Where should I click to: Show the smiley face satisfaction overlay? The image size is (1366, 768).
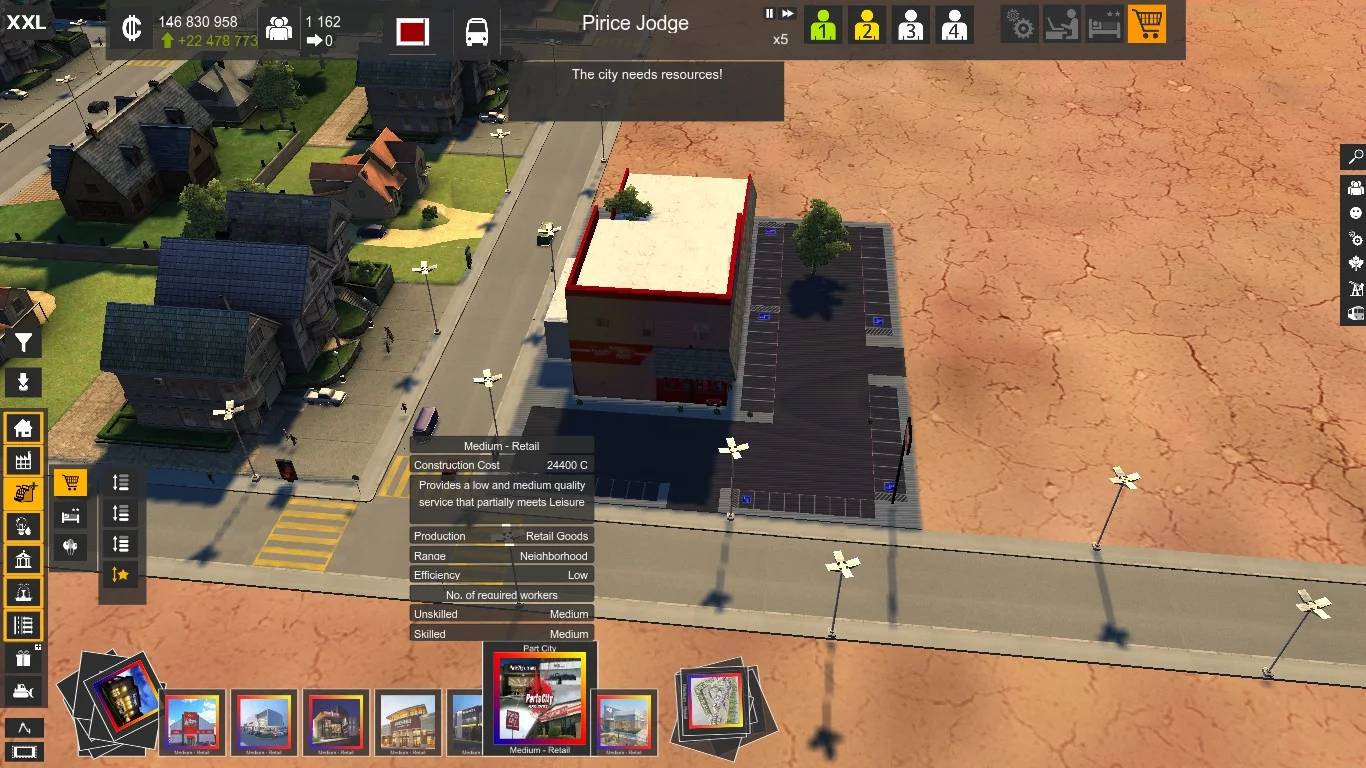[x=1355, y=213]
